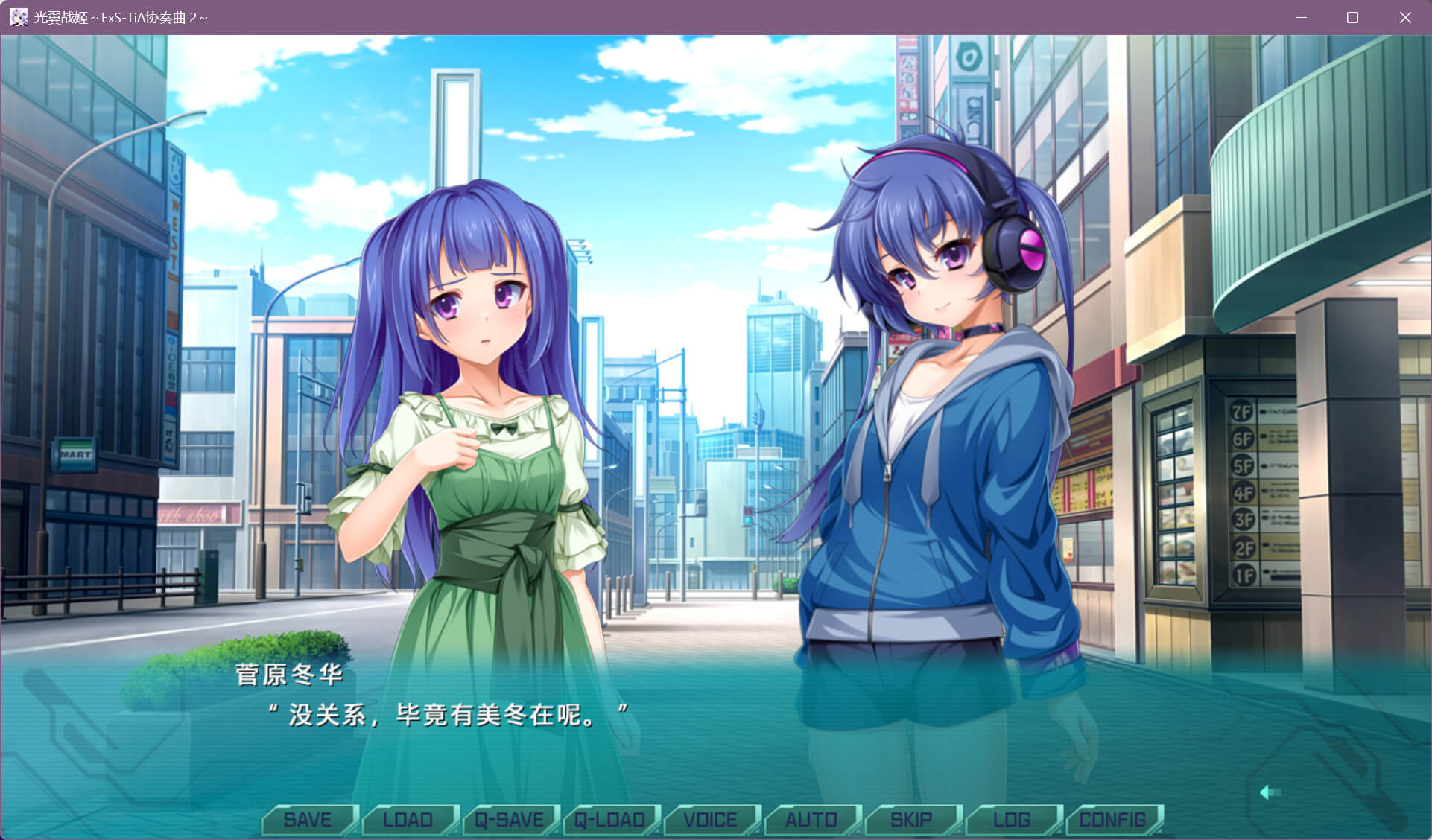Open the dialogue LOG
Viewport: 1432px width, 840px height.
coord(1012,820)
